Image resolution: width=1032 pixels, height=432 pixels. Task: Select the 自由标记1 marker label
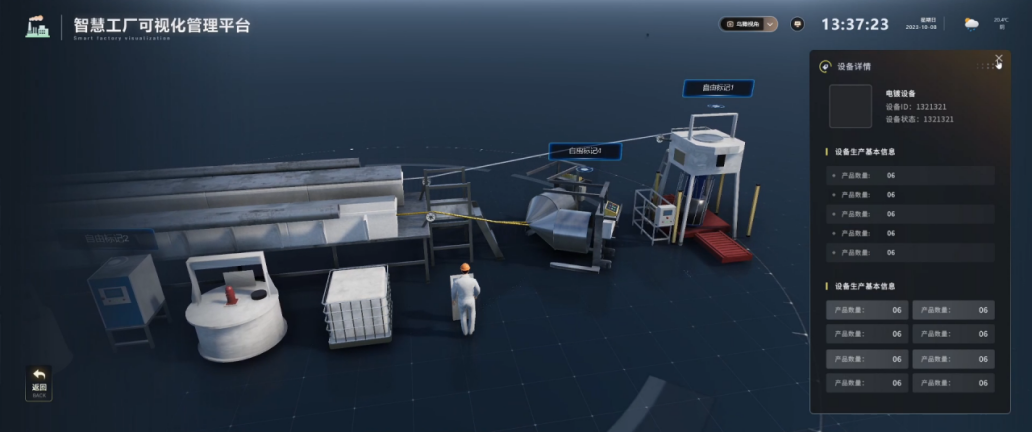(x=718, y=89)
